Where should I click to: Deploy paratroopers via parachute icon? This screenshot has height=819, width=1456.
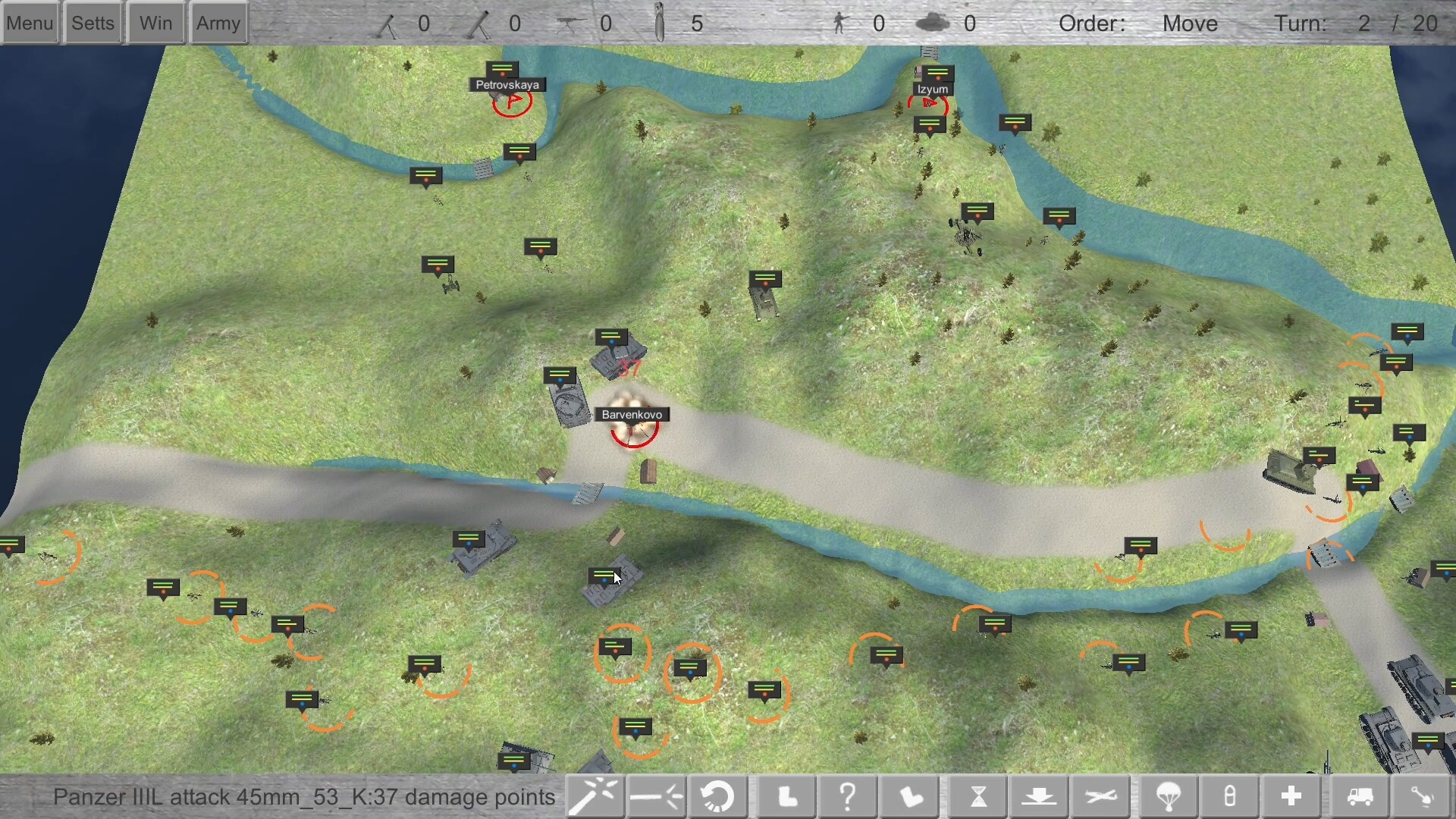point(1168,796)
